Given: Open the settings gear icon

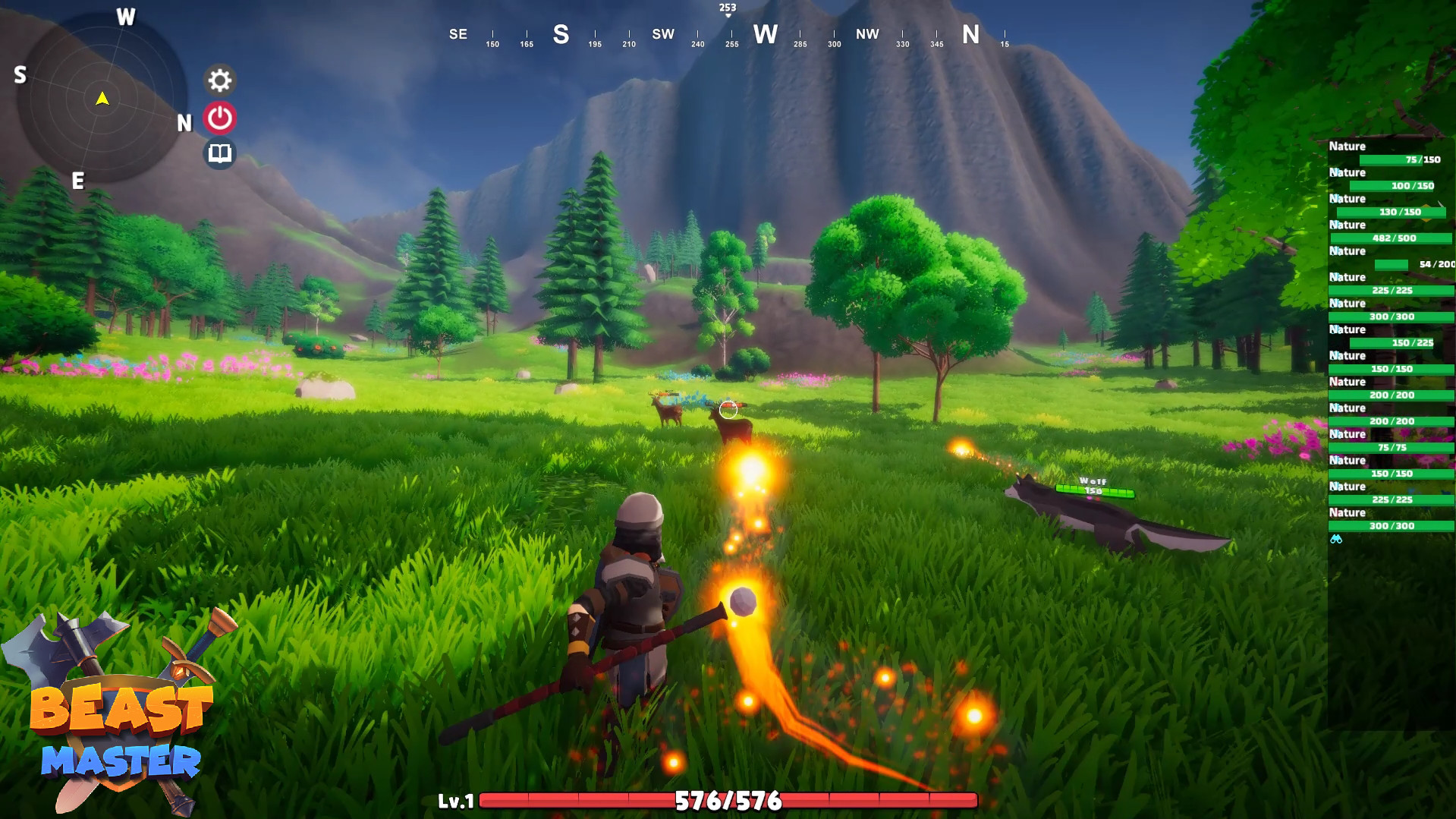Looking at the screenshot, I should pyautogui.click(x=219, y=80).
